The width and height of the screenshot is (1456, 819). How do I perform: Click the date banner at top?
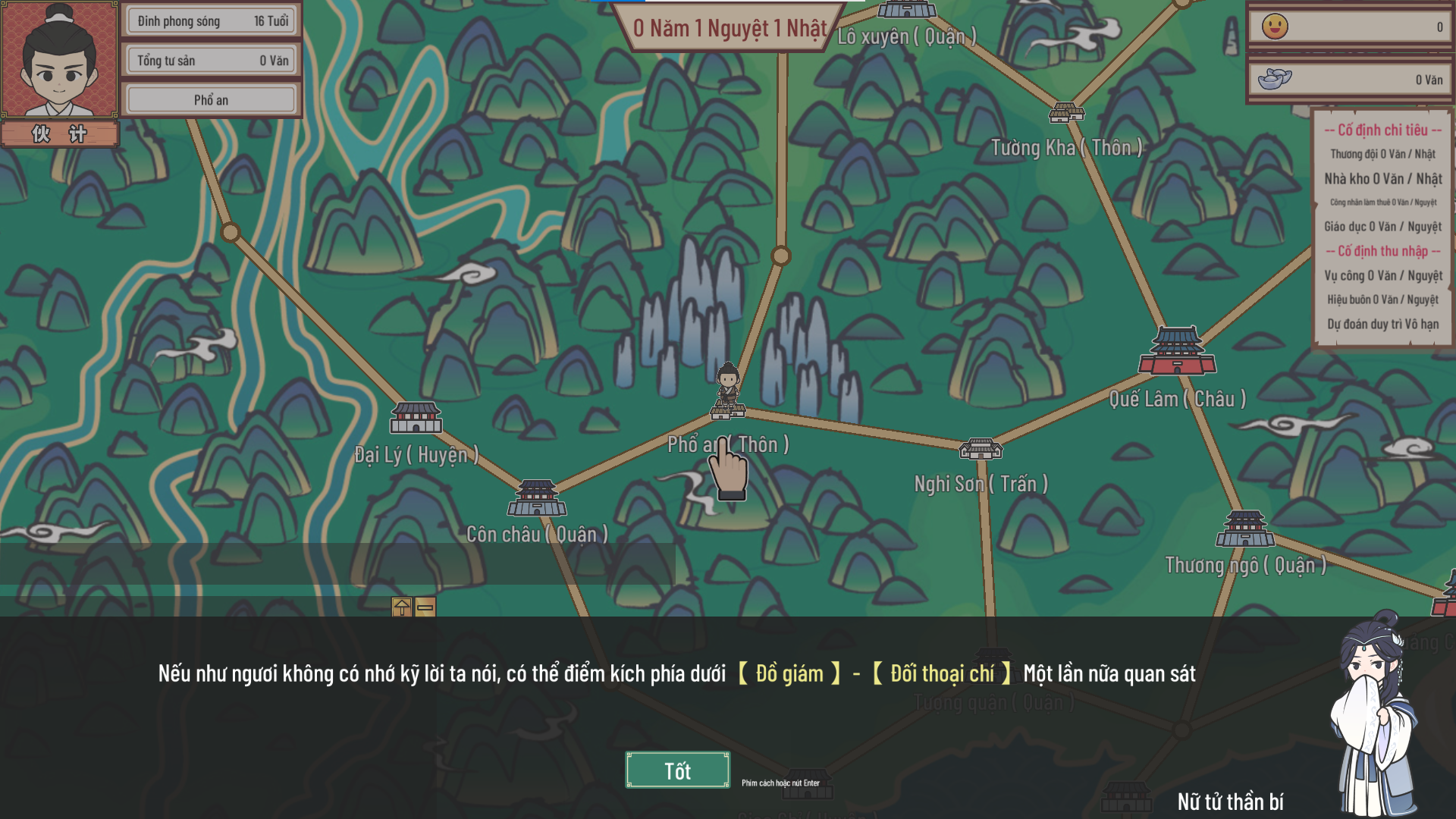[729, 29]
